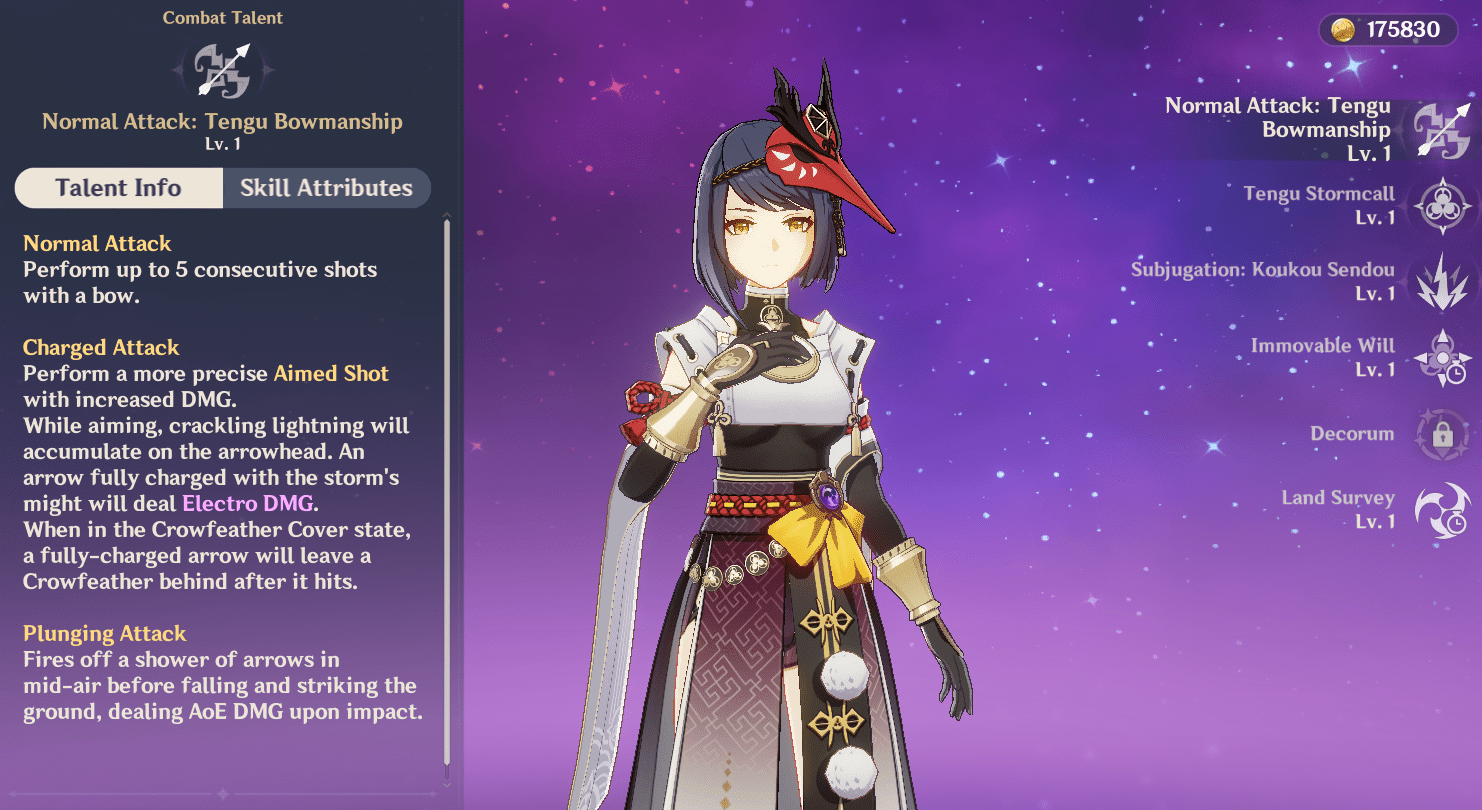1482x810 pixels.
Task: Select the Tengu Stormcall skill
Action: (1441, 206)
